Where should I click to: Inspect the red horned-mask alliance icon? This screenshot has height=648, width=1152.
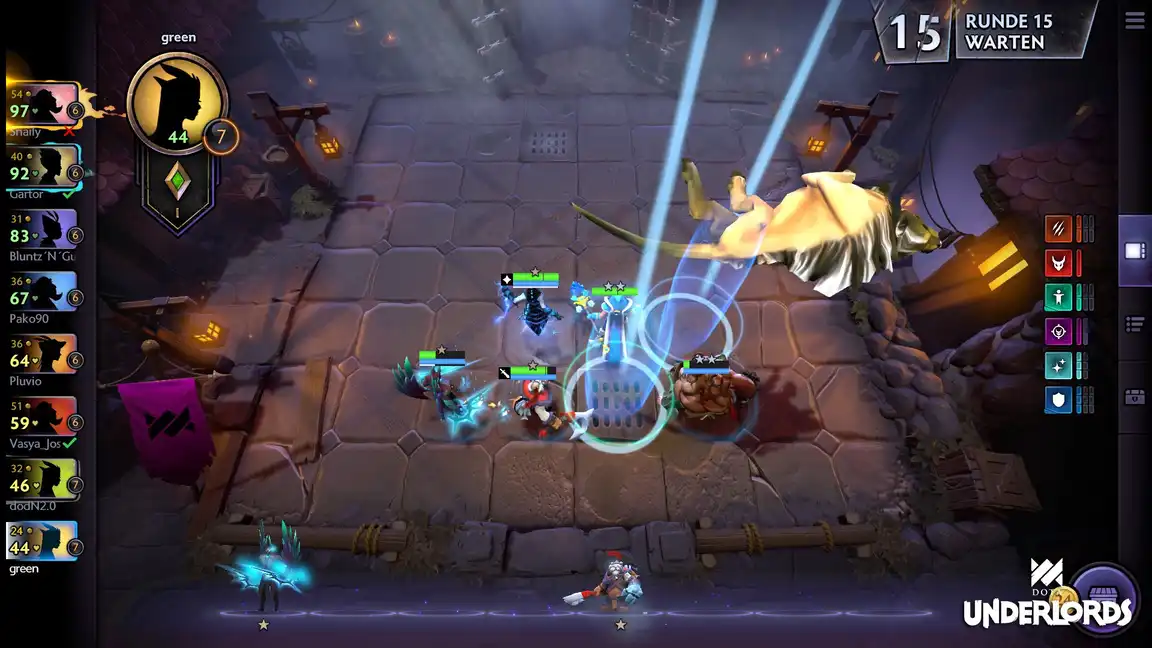point(1058,263)
